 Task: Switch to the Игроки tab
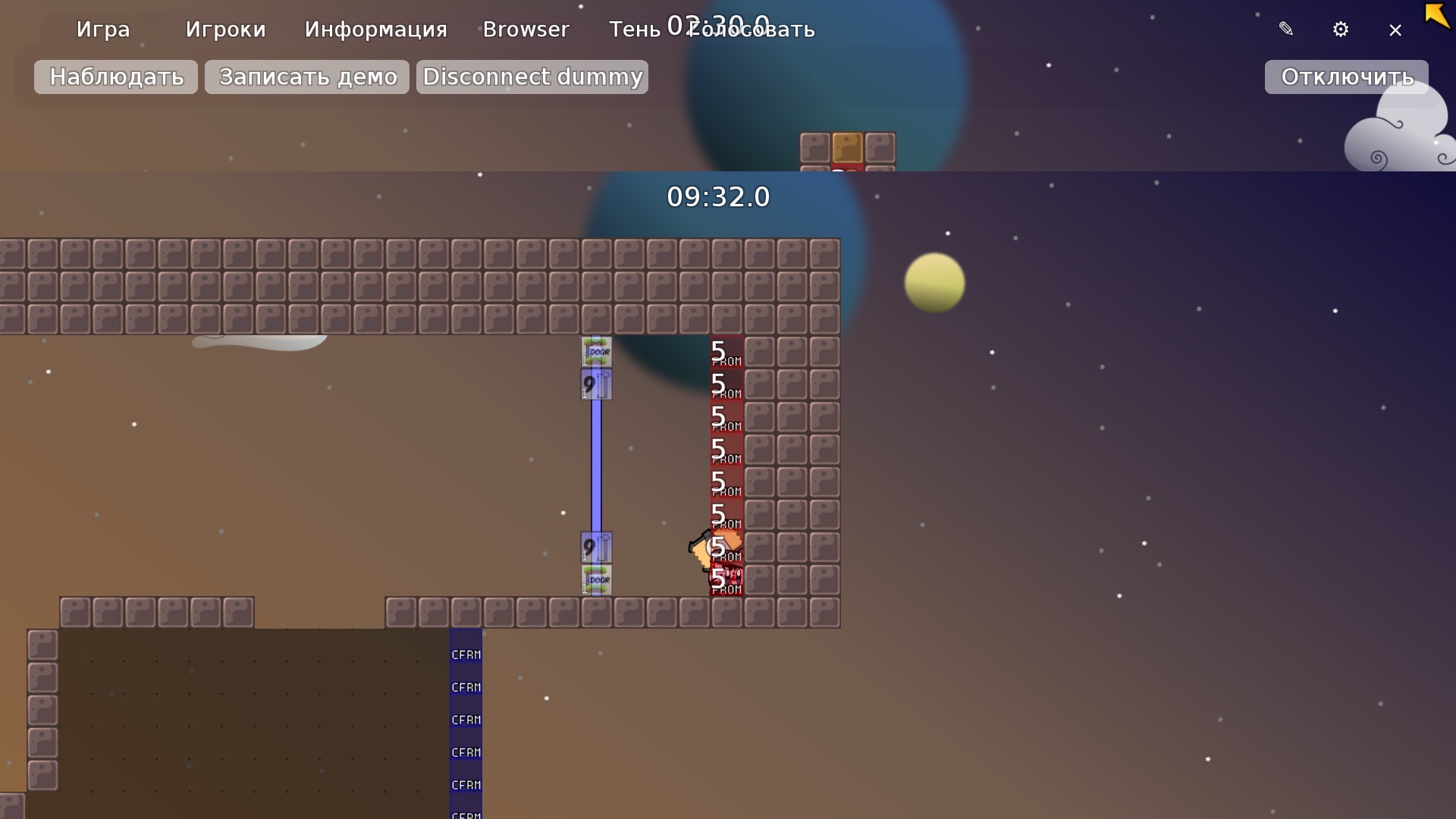tap(225, 30)
